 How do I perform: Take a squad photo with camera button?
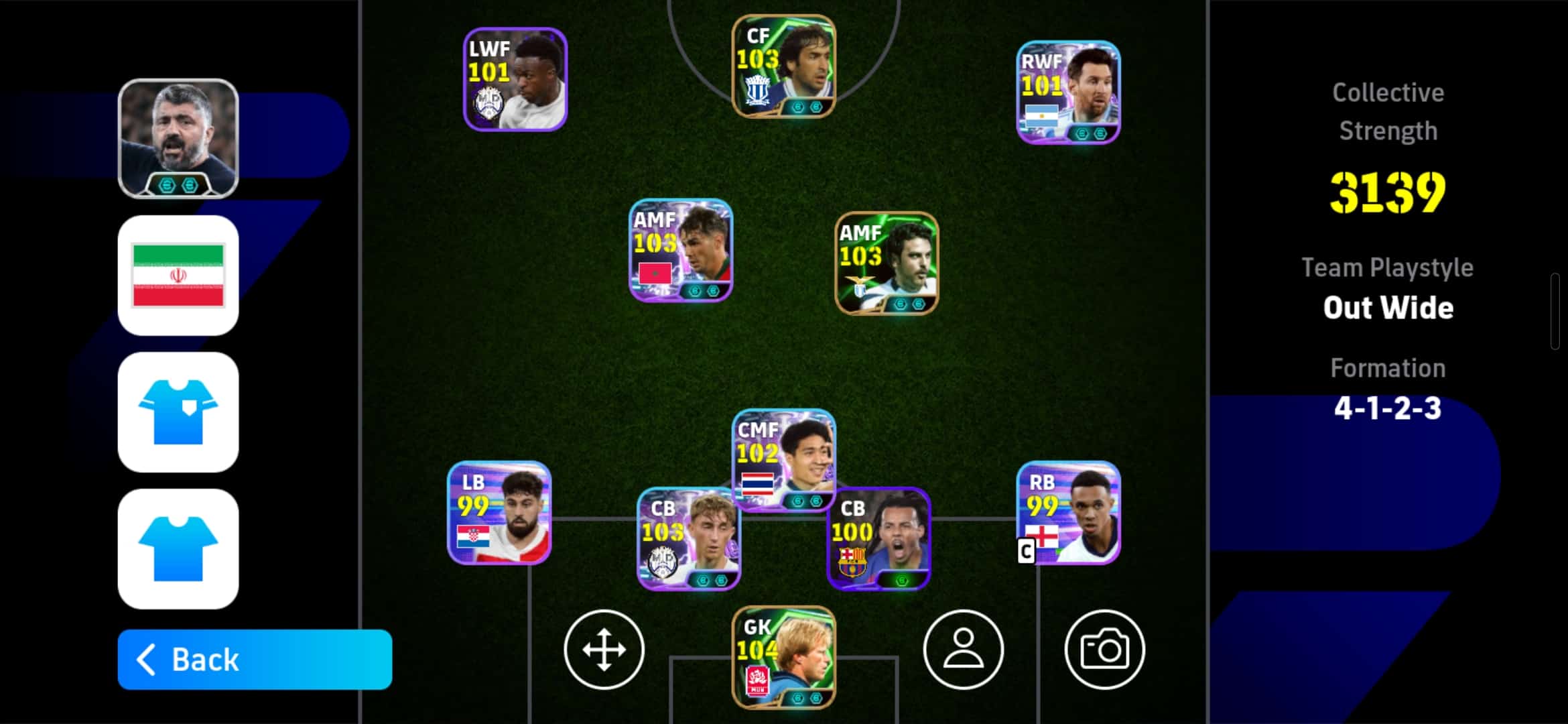(1104, 650)
